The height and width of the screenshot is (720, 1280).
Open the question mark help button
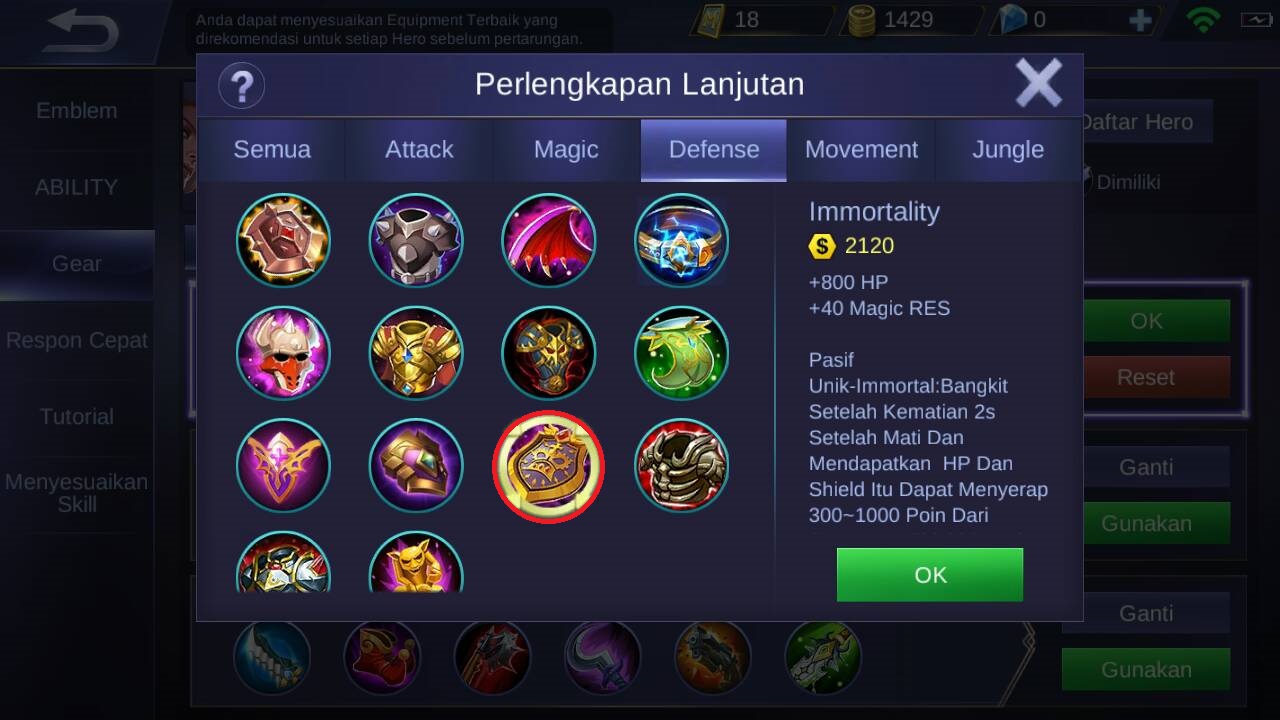(241, 85)
